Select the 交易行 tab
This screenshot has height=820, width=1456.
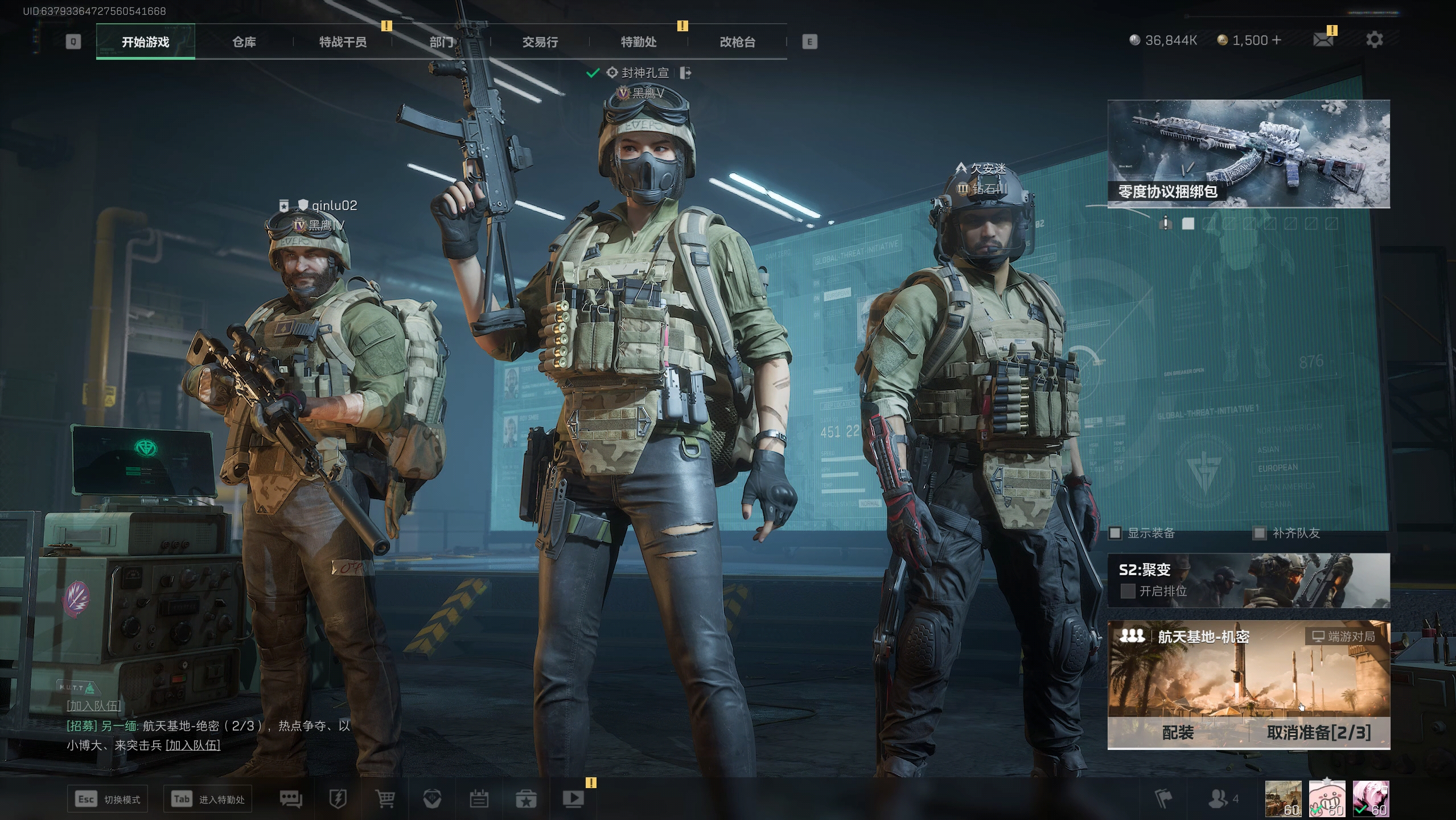coord(540,42)
